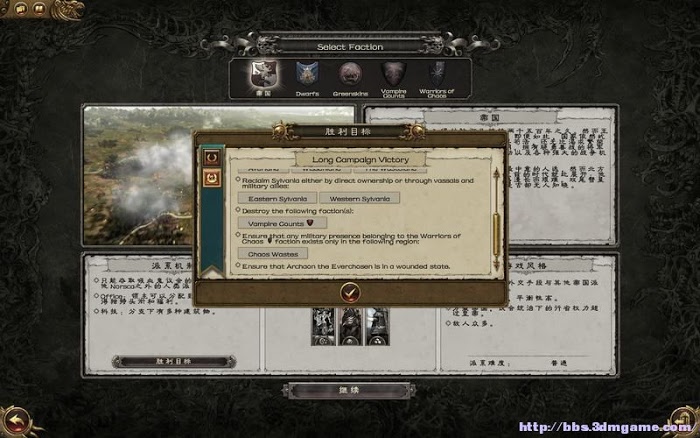Choose the Dwarfs faction

pos(306,74)
